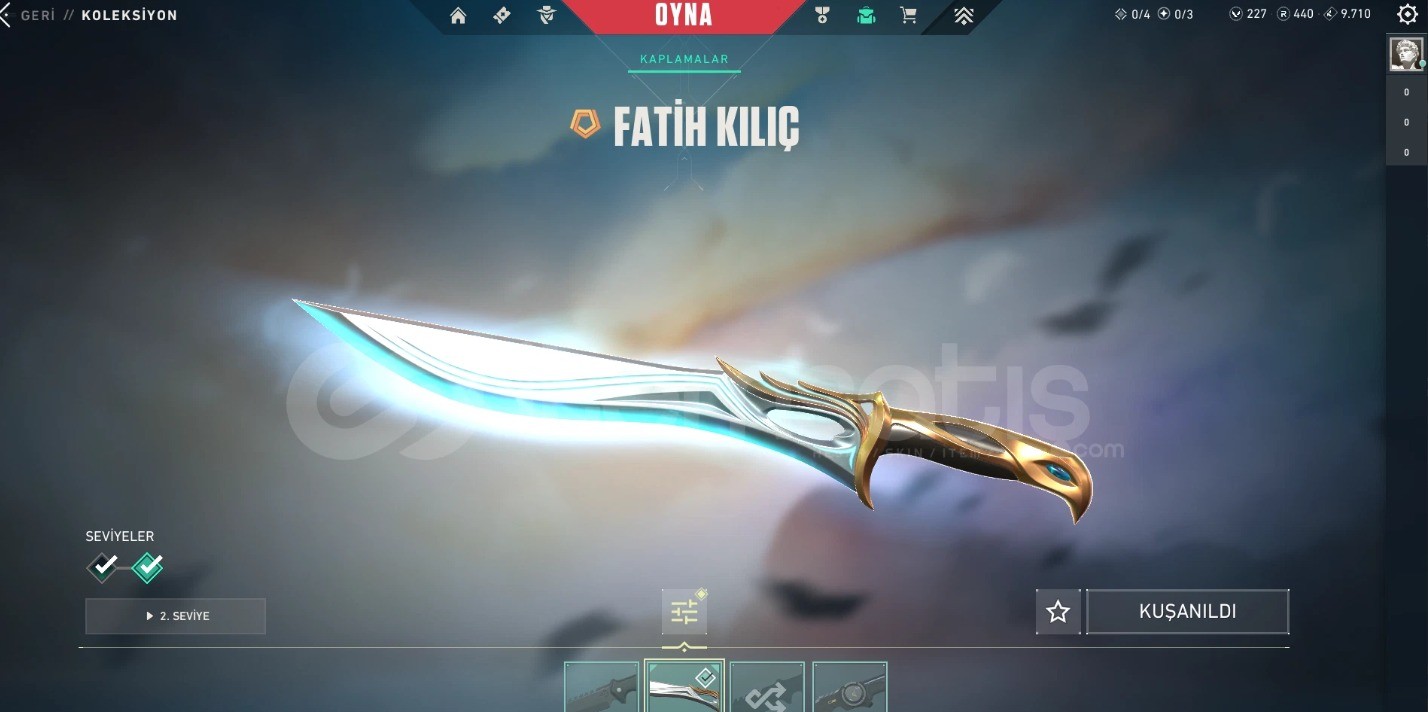Select the first level checkmark diamond
The image size is (1428, 712).
(x=103, y=567)
